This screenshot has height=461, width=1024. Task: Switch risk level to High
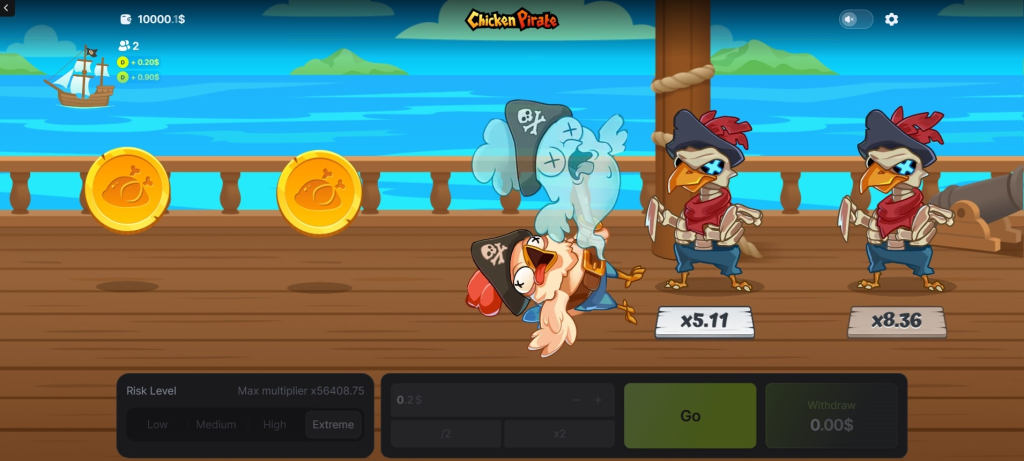[274, 425]
